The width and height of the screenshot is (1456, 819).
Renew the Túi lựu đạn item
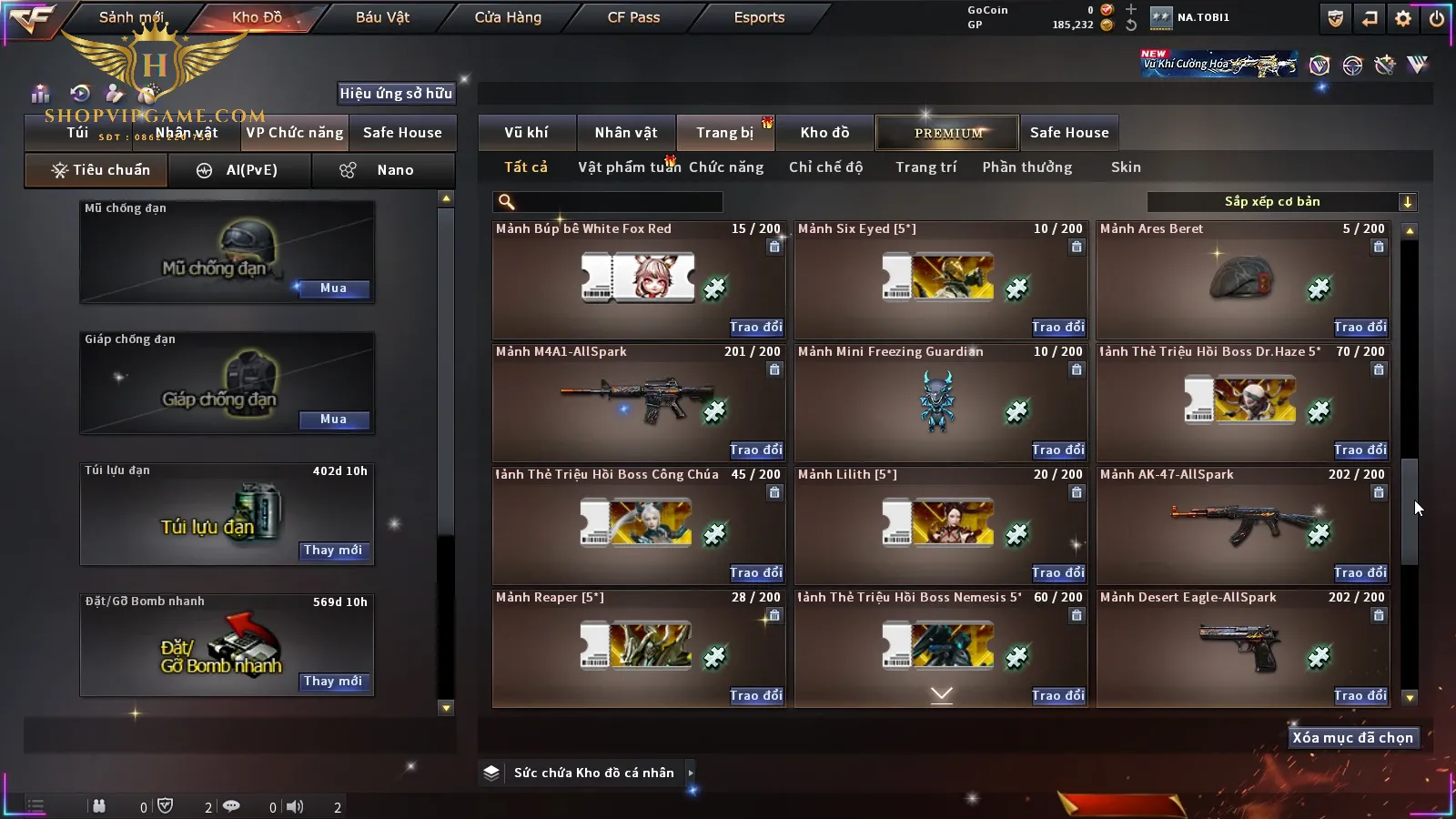coord(333,551)
